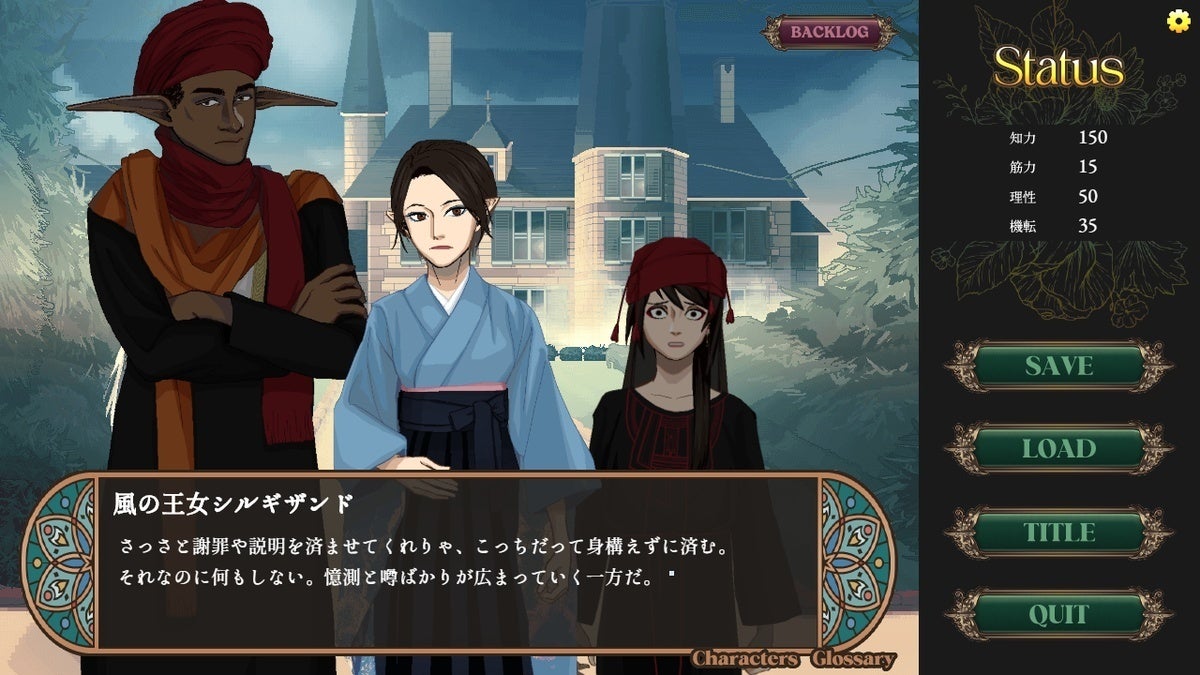Screen dimensions: 1200x675
Task: Open settings via the yellow gear icon
Action: pos(1178,21)
